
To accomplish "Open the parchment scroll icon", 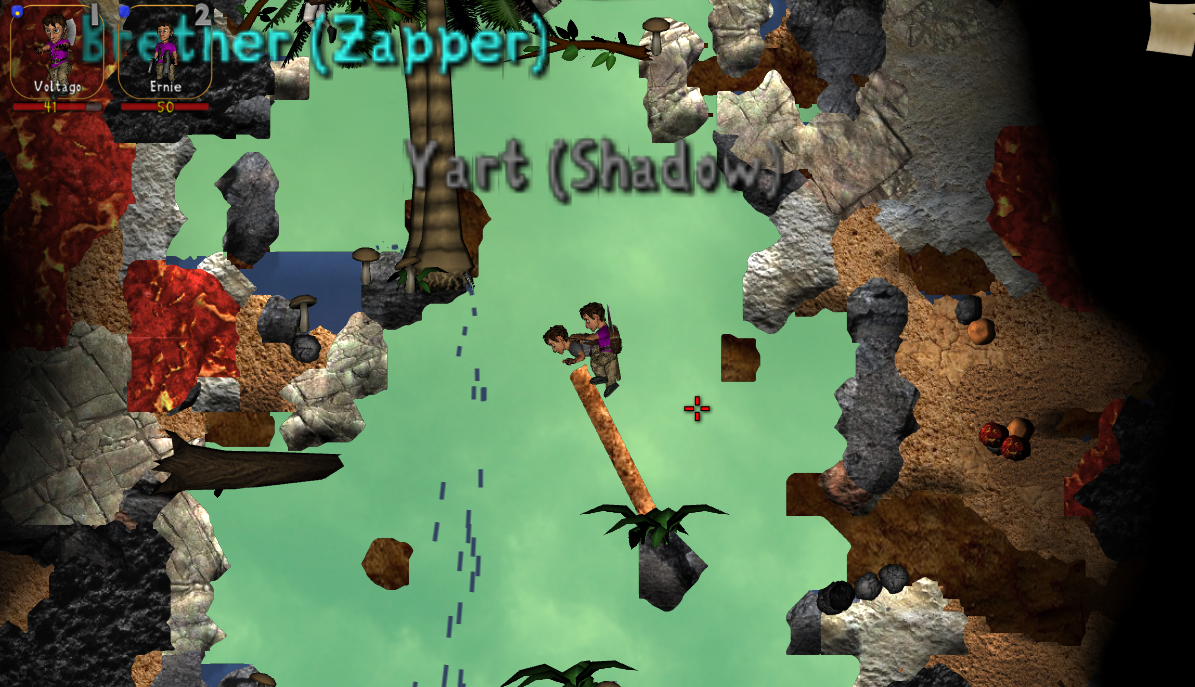I will point(1172,28).
